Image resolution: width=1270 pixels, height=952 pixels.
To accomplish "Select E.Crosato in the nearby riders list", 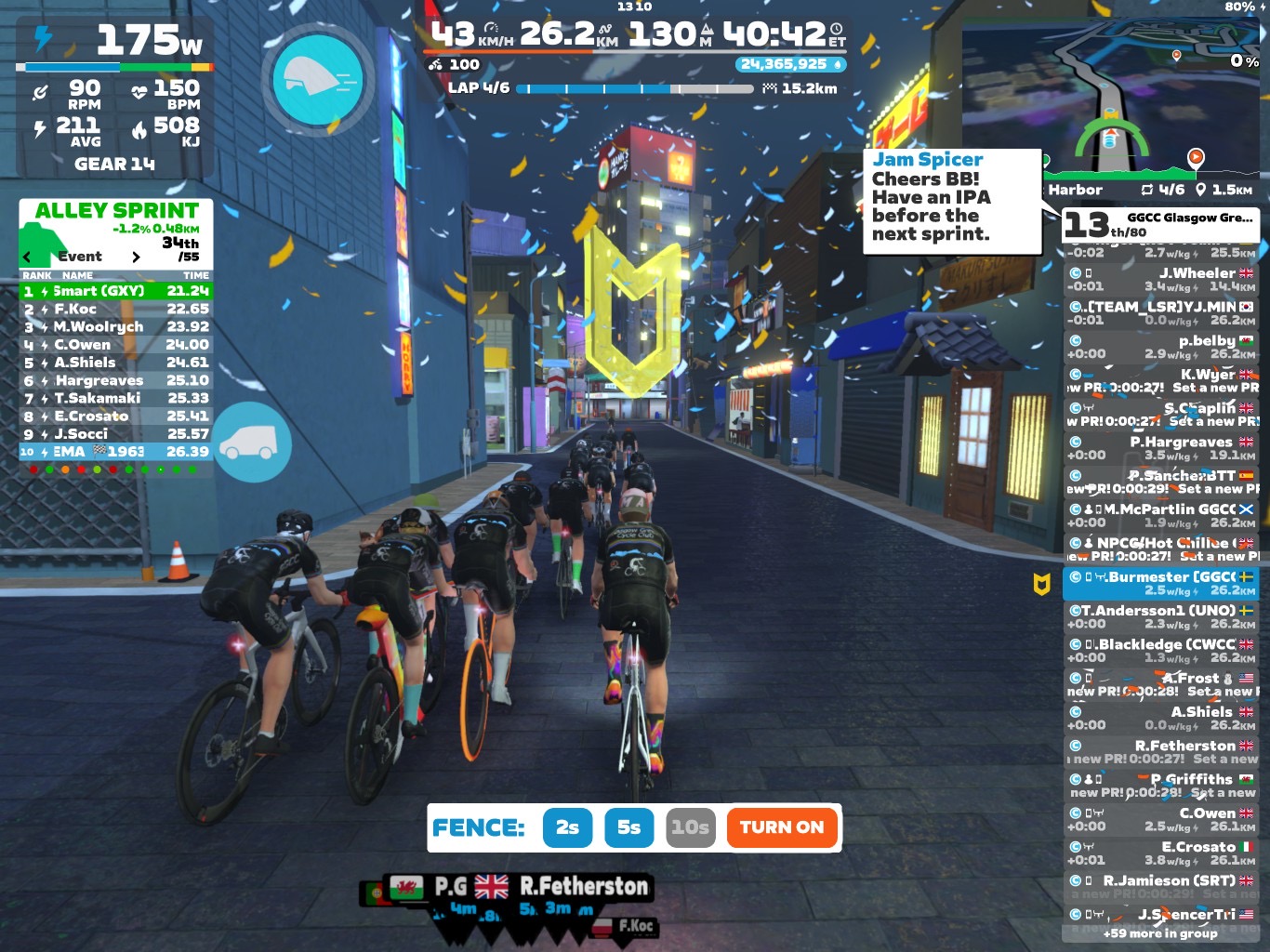I will [x=1160, y=853].
